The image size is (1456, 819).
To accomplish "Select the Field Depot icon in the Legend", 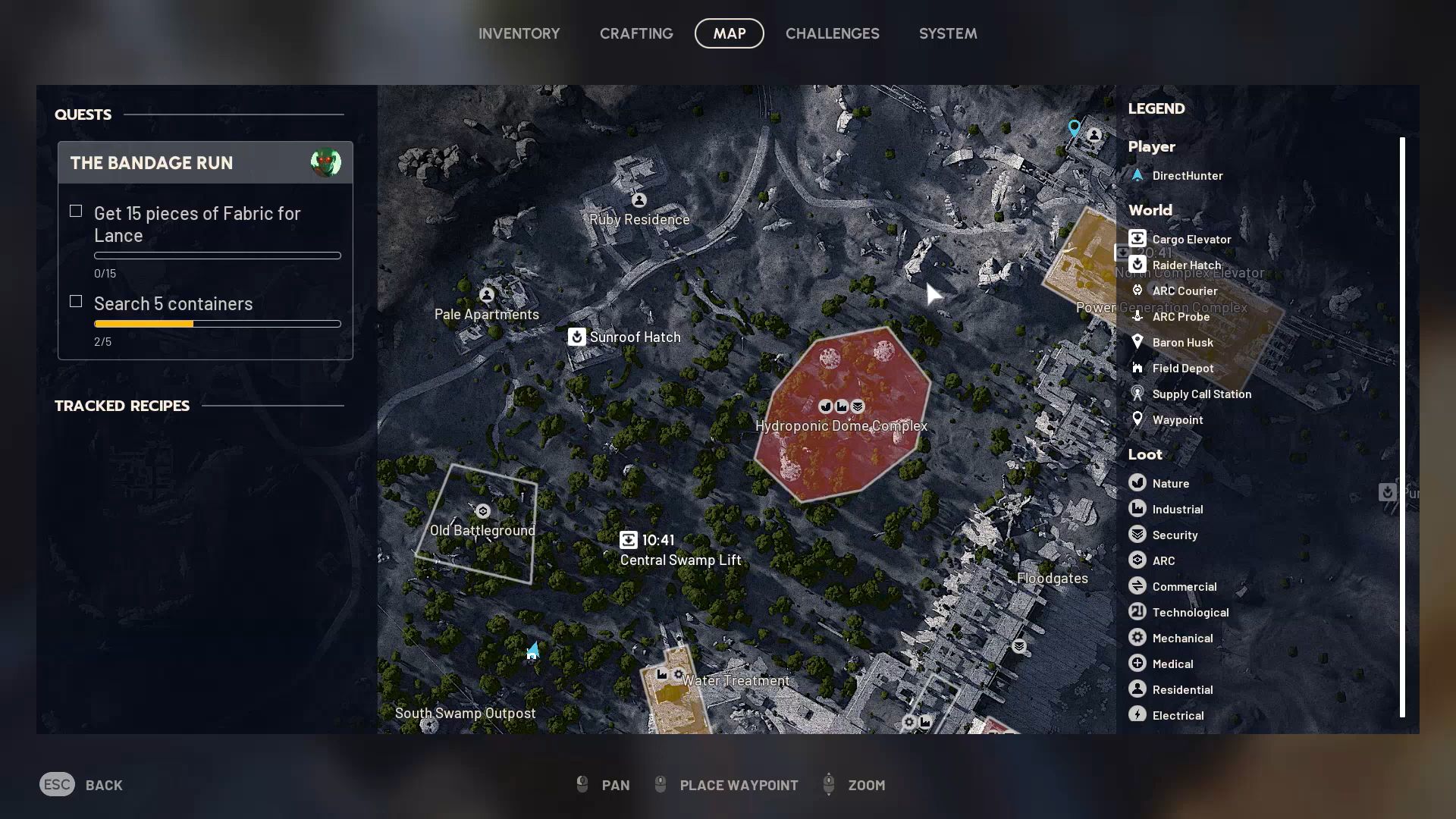I will [x=1137, y=368].
